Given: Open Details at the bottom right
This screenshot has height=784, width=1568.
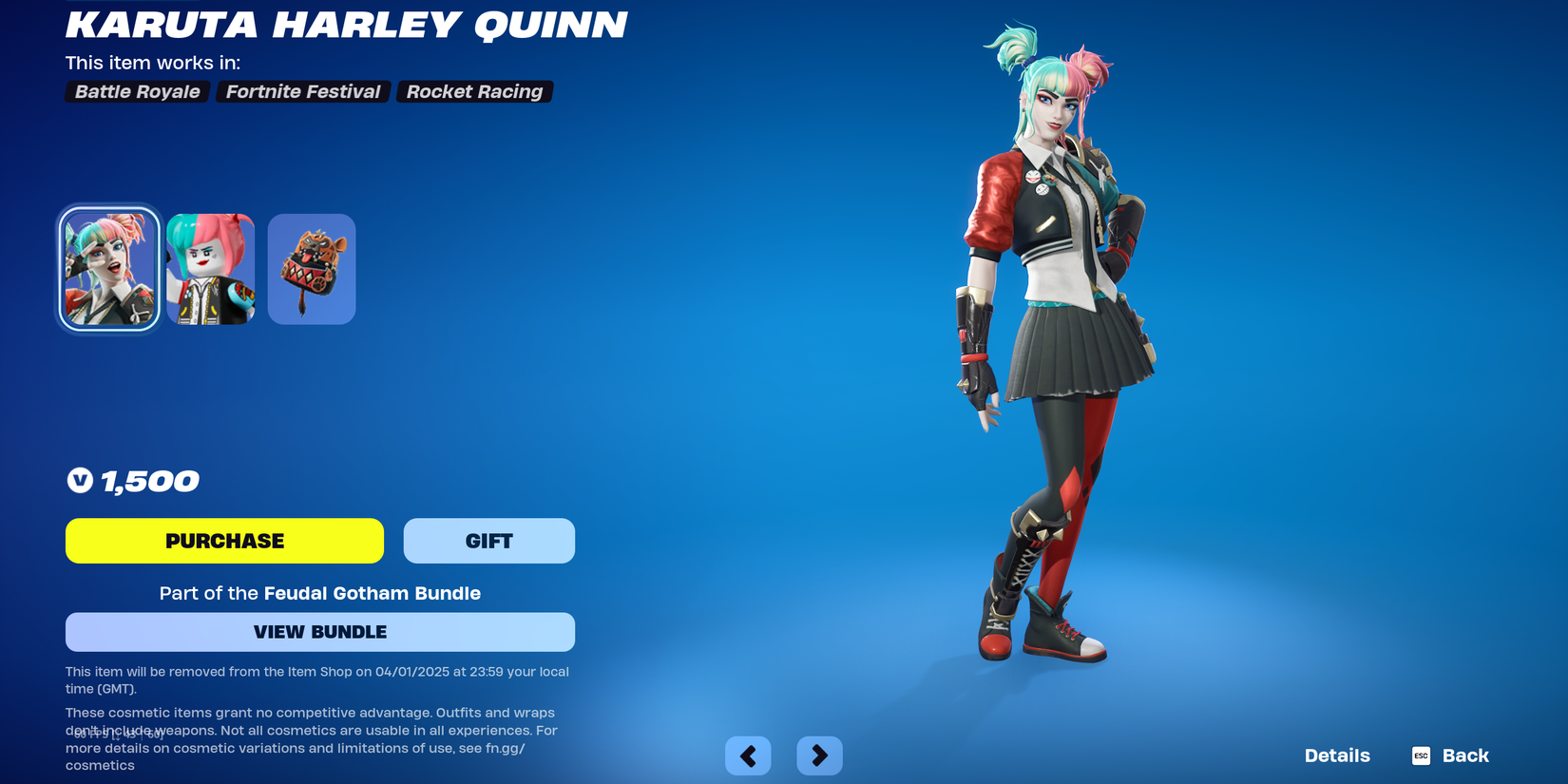Looking at the screenshot, I should click(x=1336, y=755).
